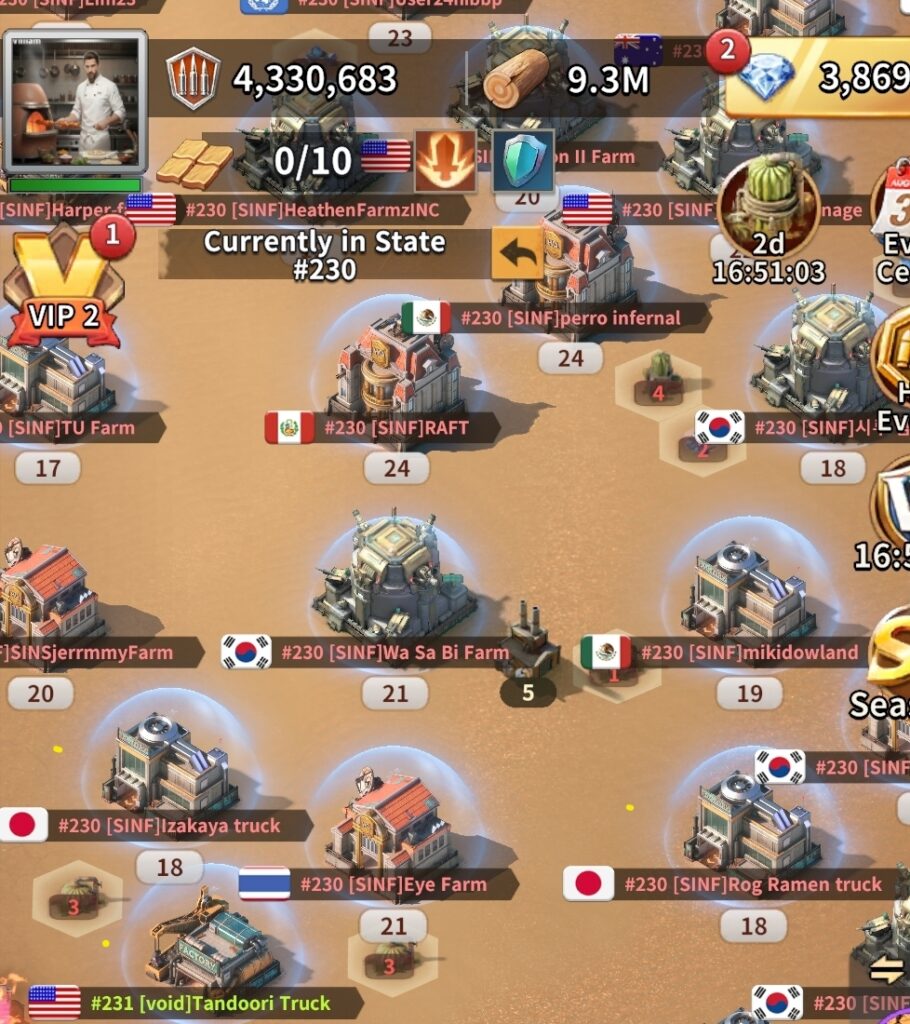
Task: Click the orange return arrow button
Action: [517, 254]
